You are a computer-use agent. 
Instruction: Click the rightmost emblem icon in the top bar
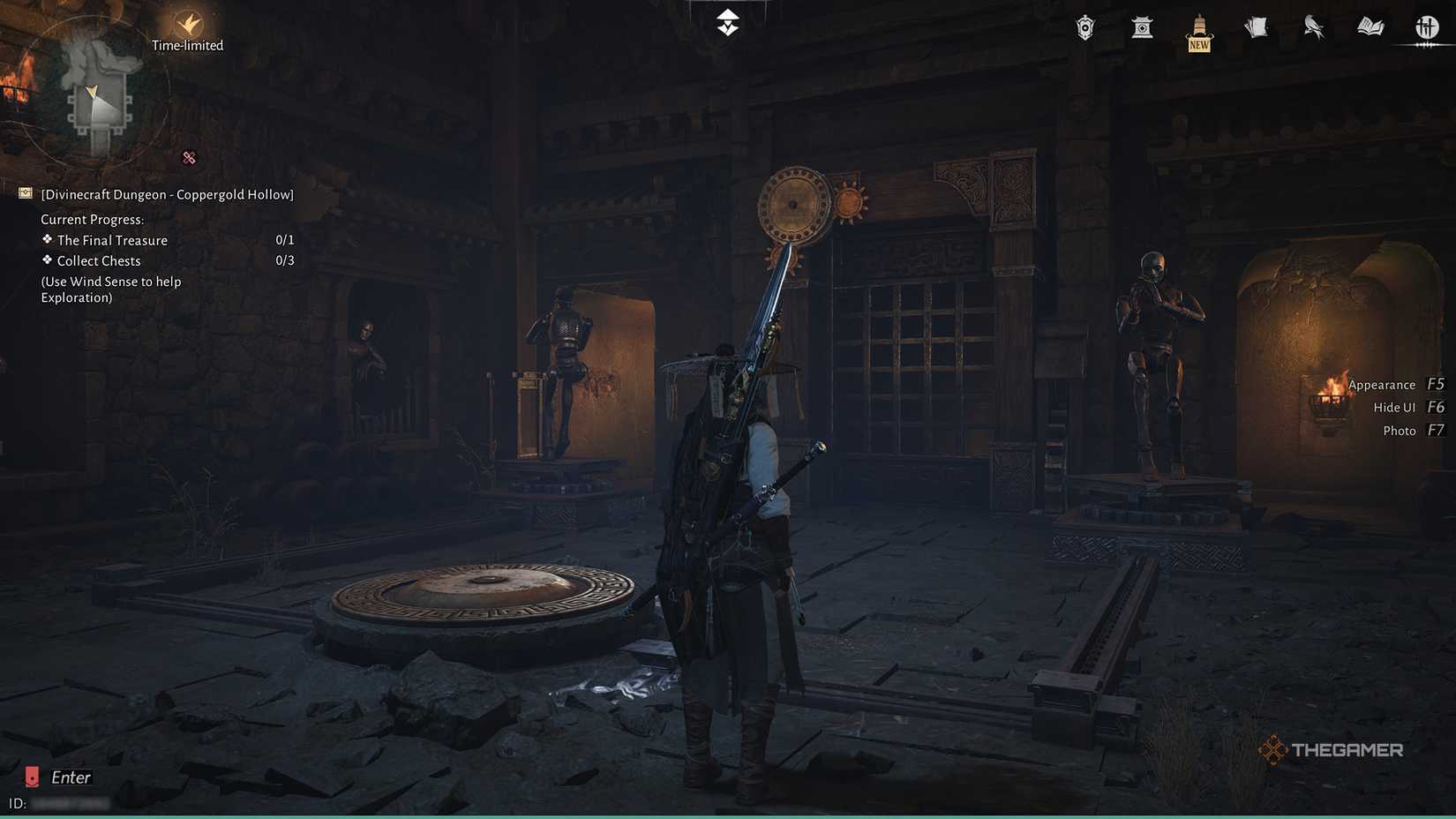point(1427,27)
